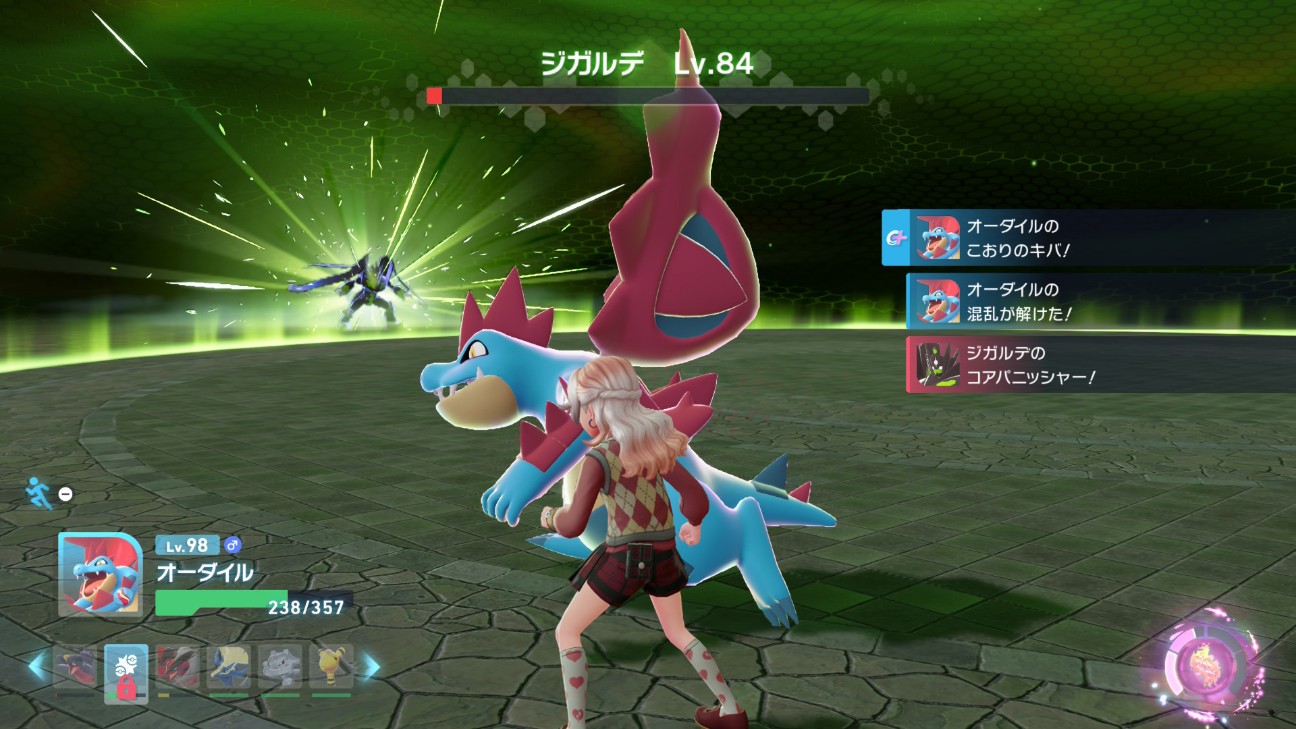1296x729 pixels.
Task: Select the Ampharos party slot icon
Action: pyautogui.click(x=331, y=667)
